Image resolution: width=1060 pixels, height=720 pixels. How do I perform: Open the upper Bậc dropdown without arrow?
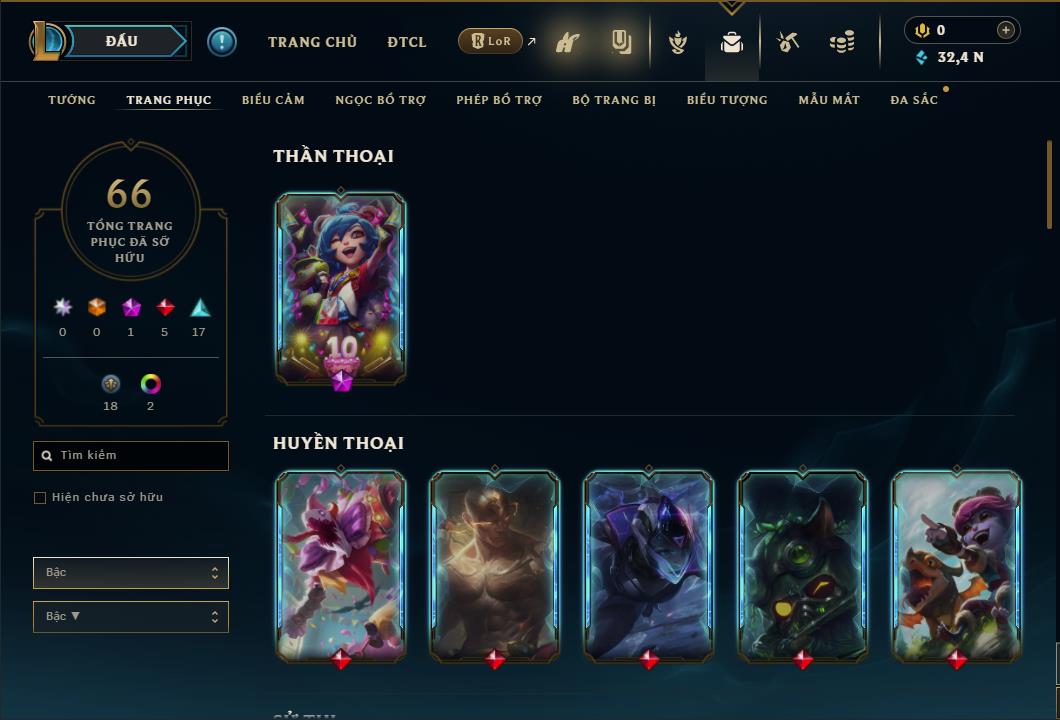tap(131, 573)
